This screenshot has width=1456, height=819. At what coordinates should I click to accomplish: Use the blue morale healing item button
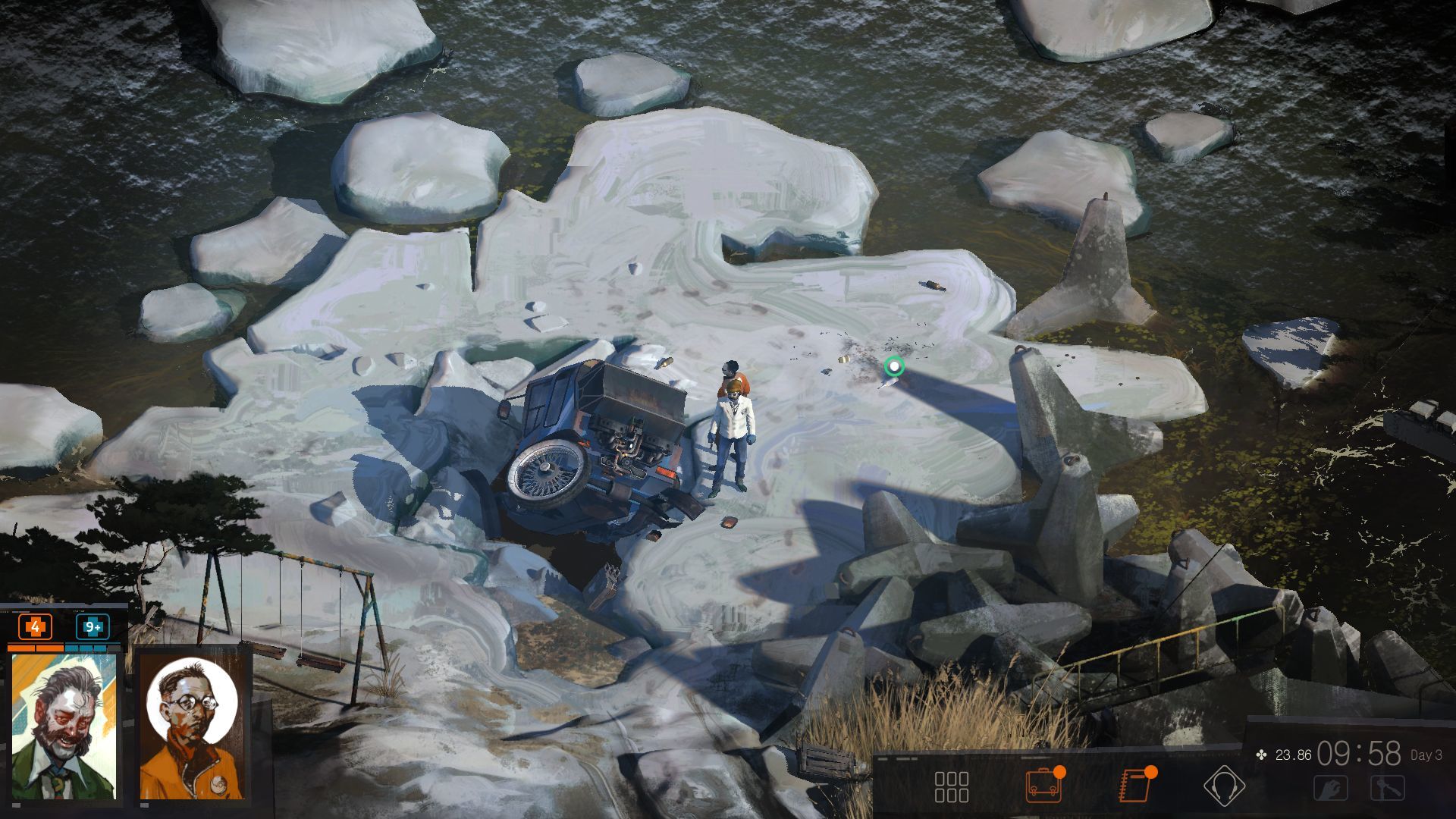pos(93,627)
